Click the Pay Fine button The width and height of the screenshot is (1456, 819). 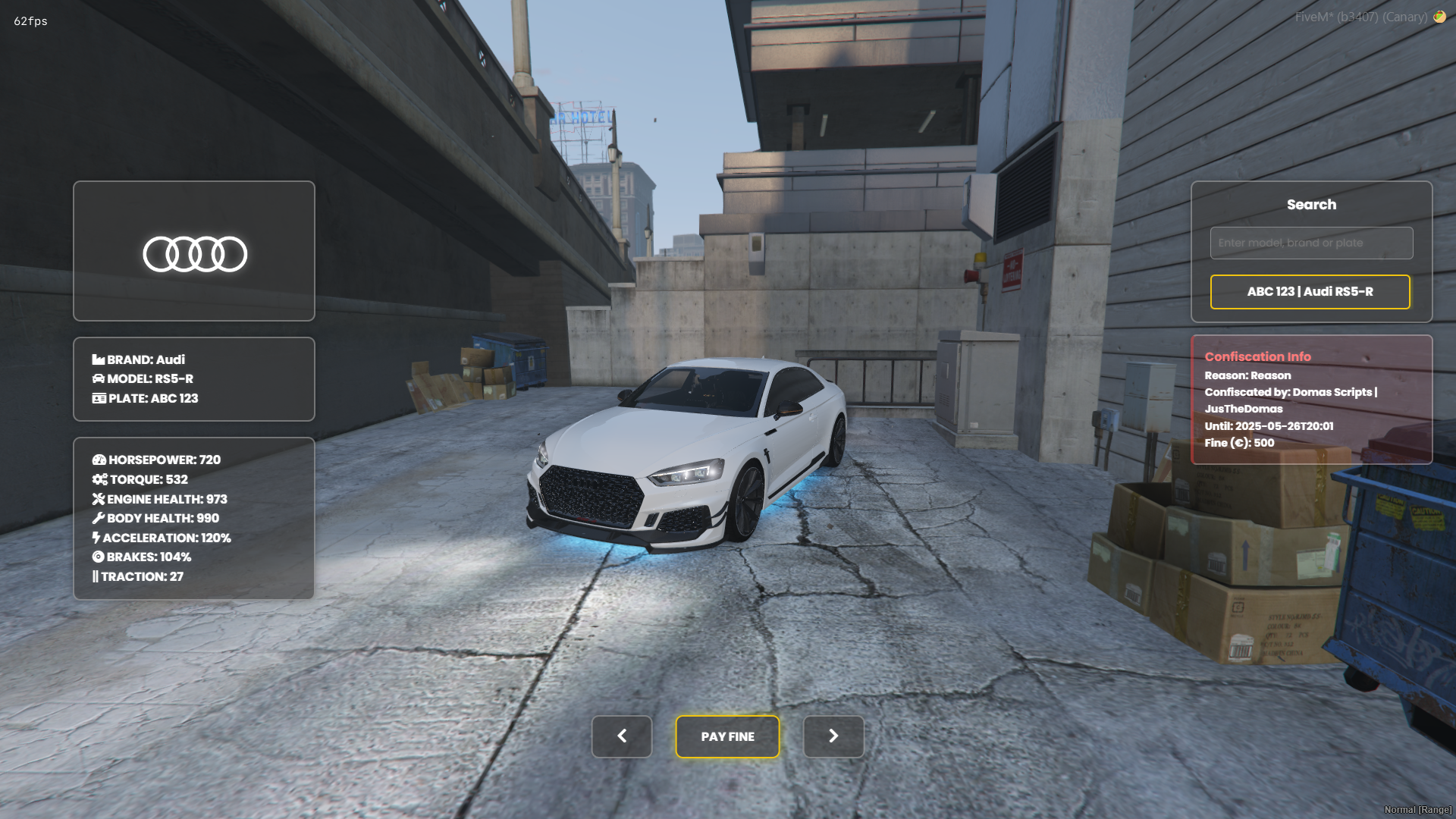coord(727,736)
